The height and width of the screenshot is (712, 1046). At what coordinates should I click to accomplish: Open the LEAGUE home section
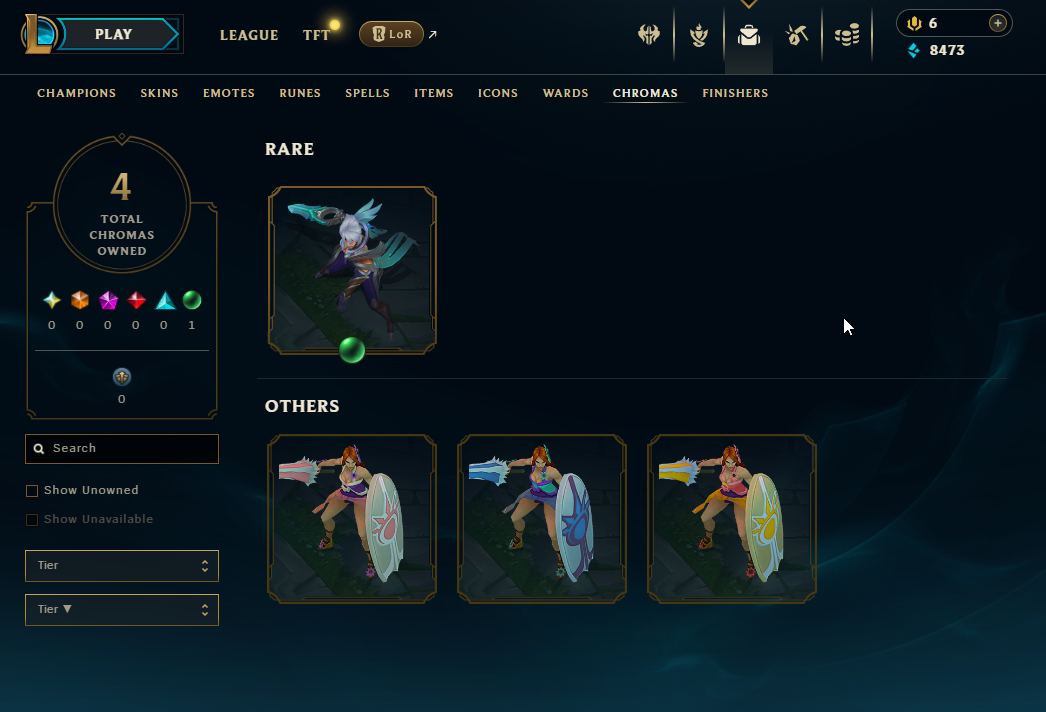[x=249, y=35]
